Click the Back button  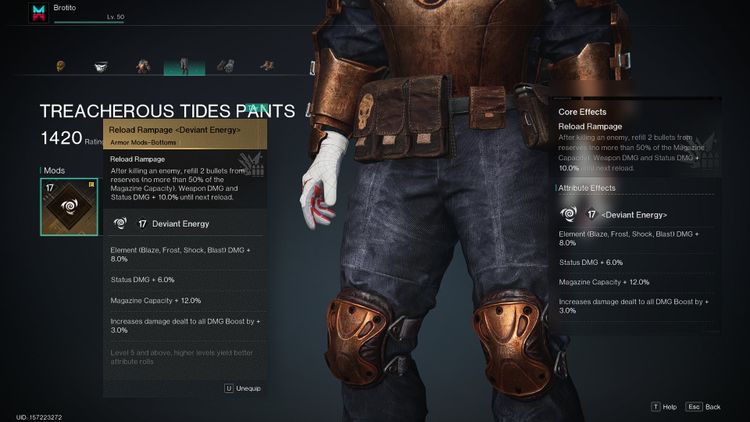point(705,407)
